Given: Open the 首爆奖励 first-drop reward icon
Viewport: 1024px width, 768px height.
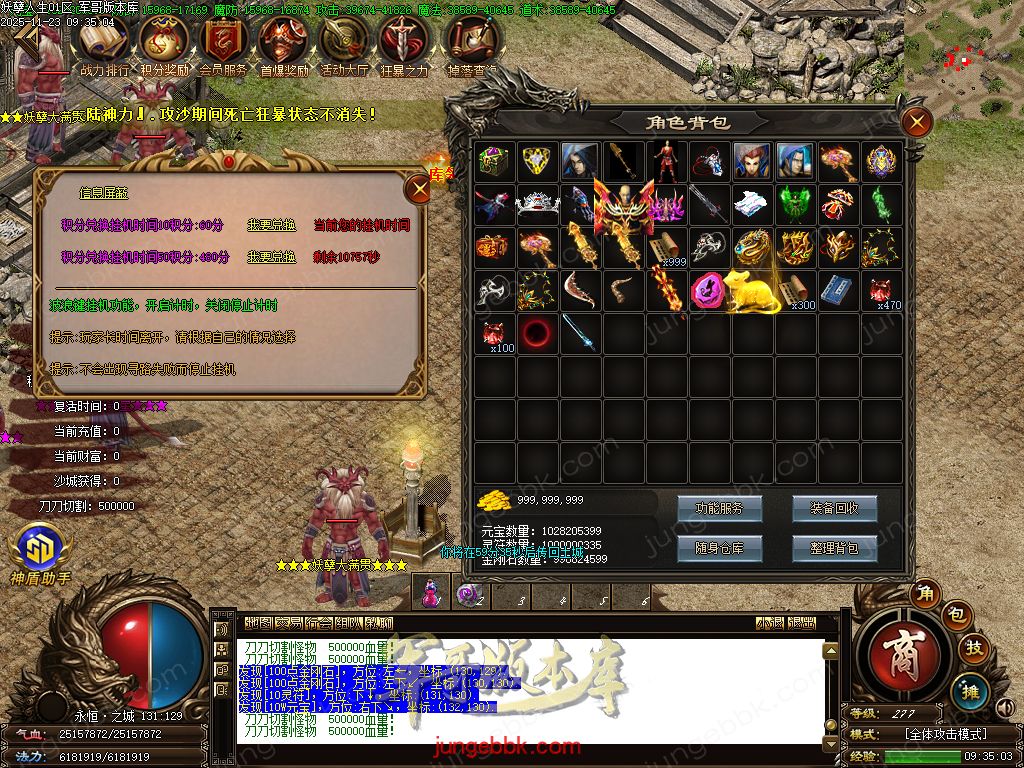Looking at the screenshot, I should point(284,45).
